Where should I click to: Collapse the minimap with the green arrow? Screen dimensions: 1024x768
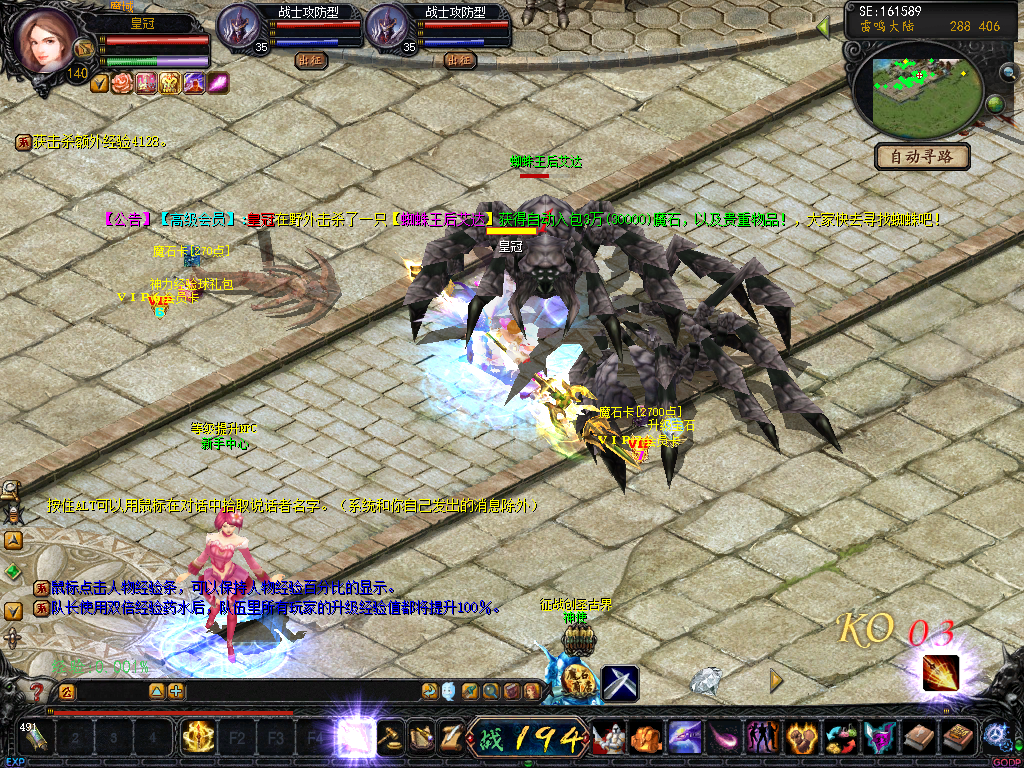(824, 27)
